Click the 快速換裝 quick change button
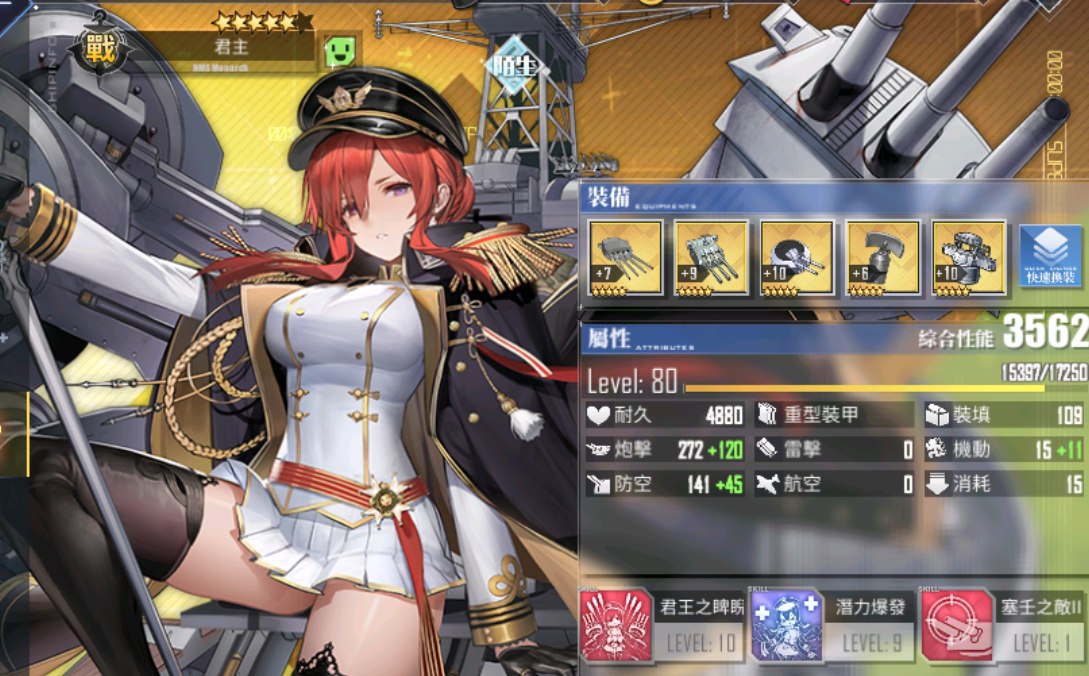1089x676 pixels. (x=1050, y=258)
